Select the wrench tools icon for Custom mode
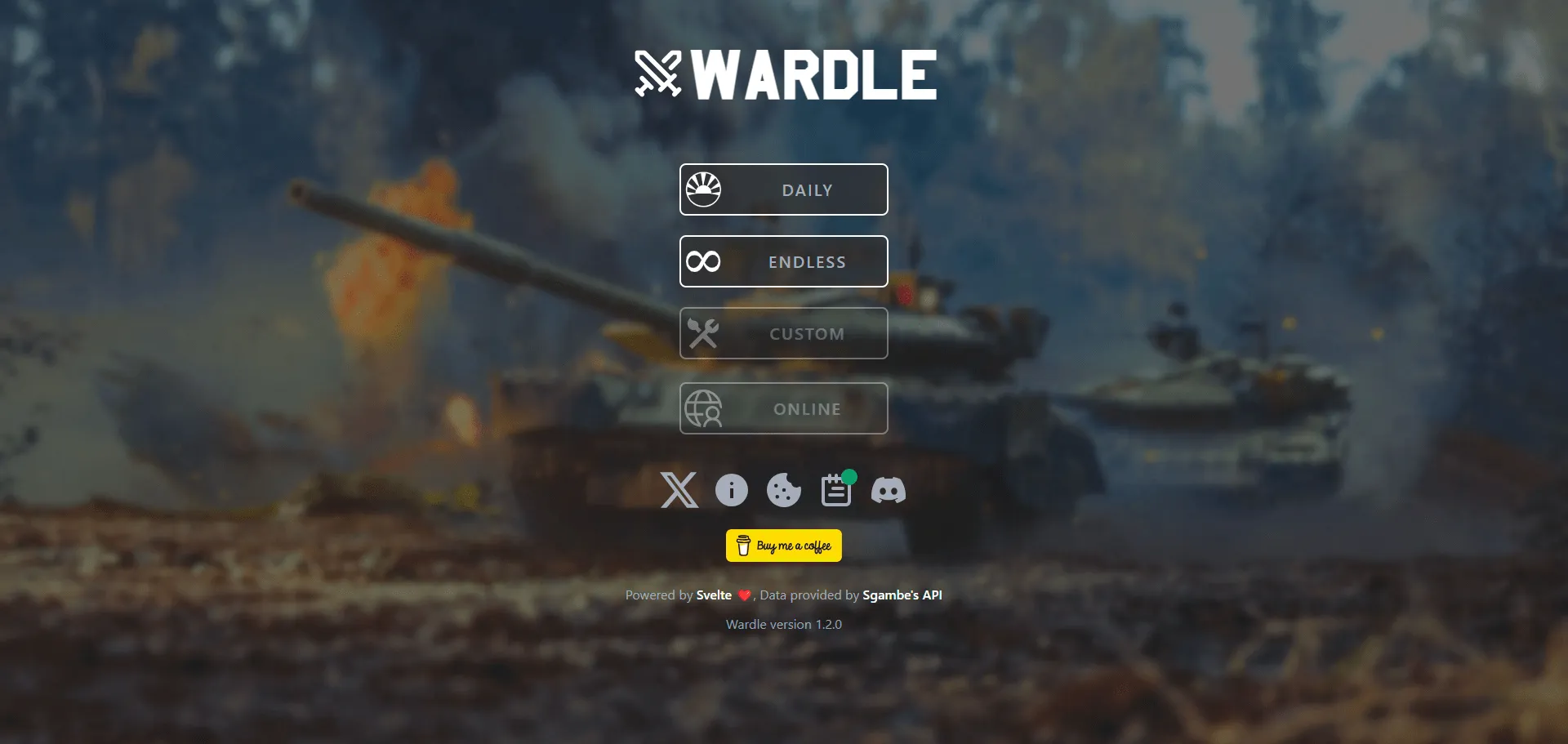Image resolution: width=1568 pixels, height=744 pixels. pyautogui.click(x=704, y=332)
